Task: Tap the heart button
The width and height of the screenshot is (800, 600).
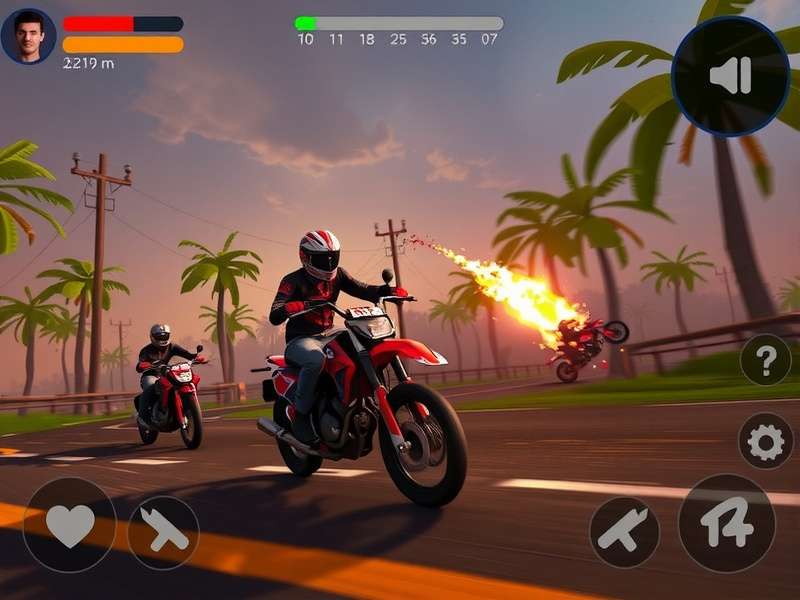Action: coord(70,525)
